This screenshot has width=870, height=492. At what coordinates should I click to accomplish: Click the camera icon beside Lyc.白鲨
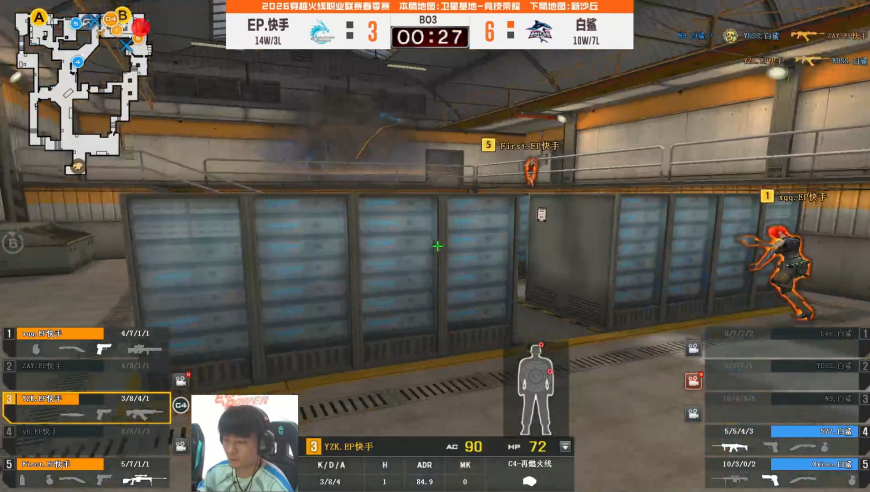point(692,349)
